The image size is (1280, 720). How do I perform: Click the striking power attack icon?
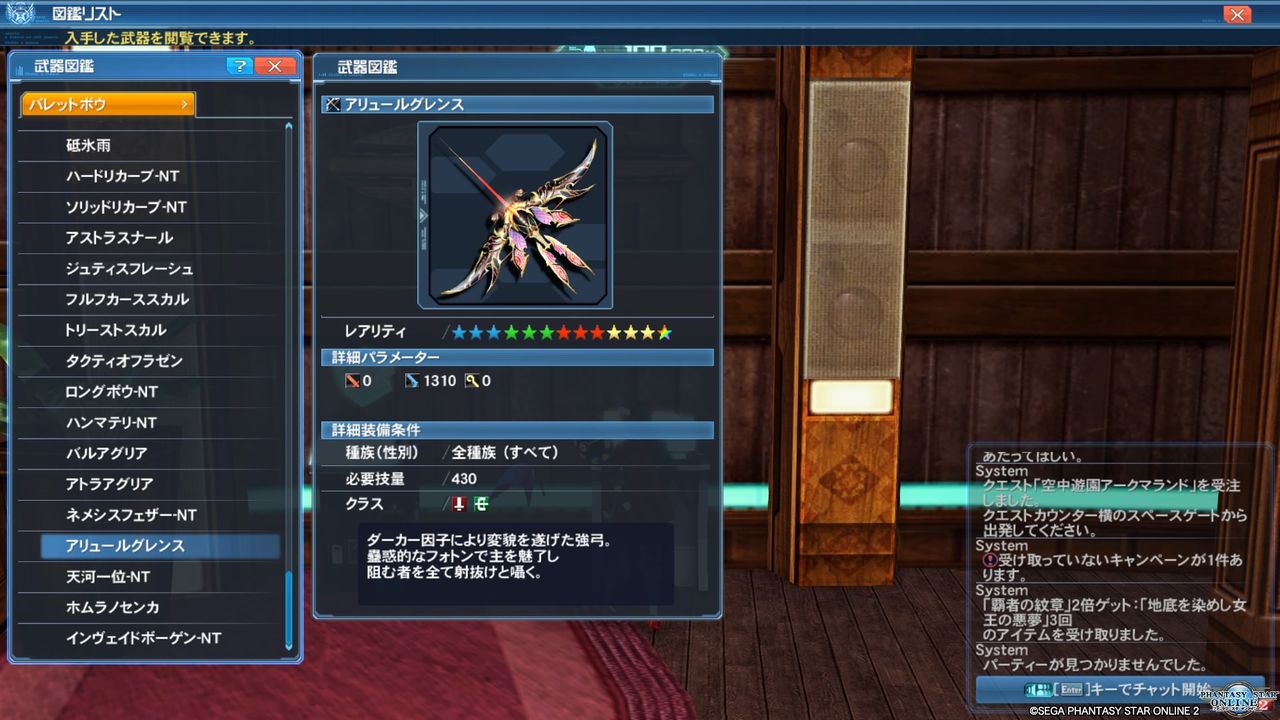coord(355,380)
